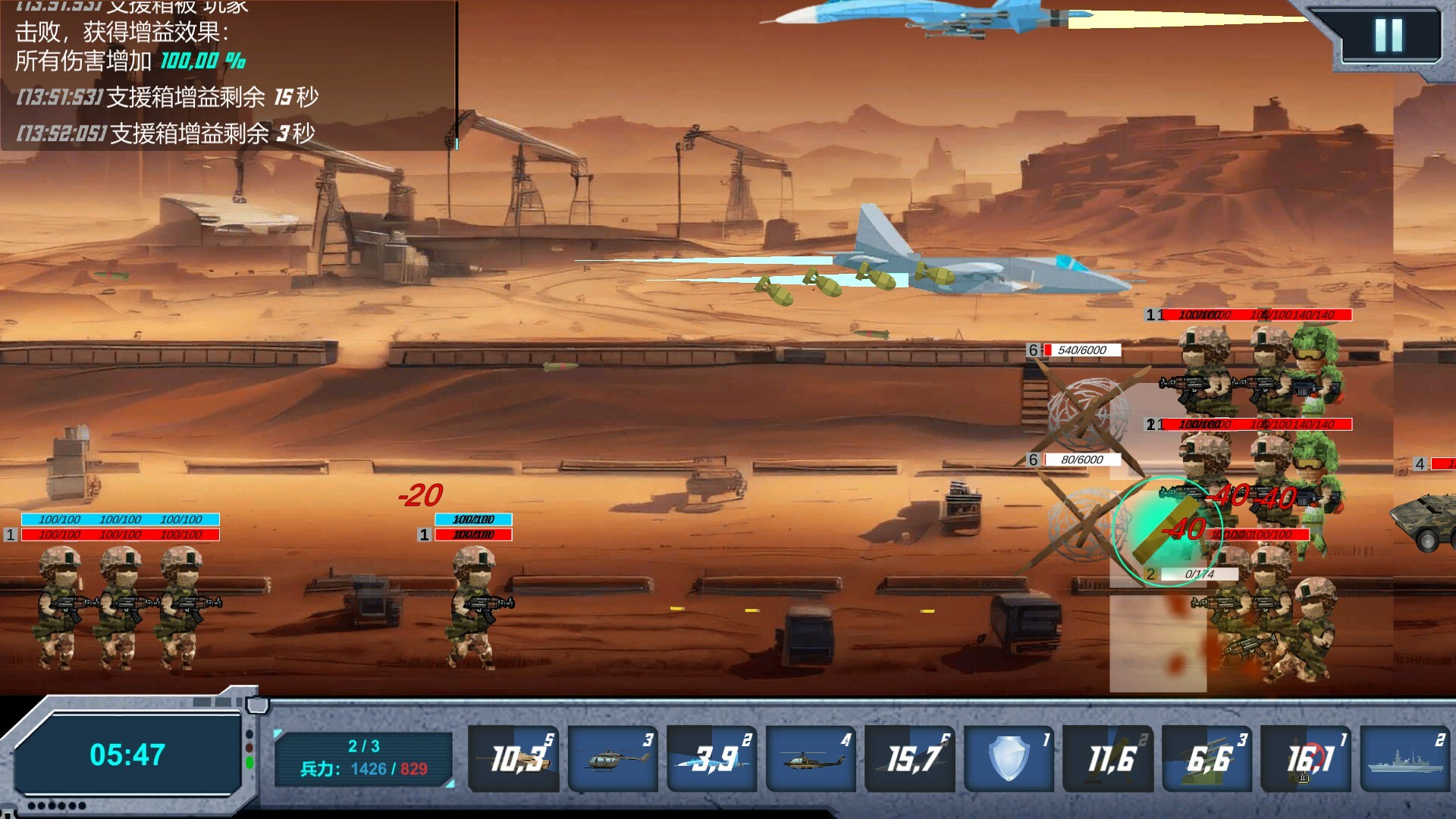Select the artillery unit costing 11.6
Viewport: 1456px width, 819px height.
1108,757
